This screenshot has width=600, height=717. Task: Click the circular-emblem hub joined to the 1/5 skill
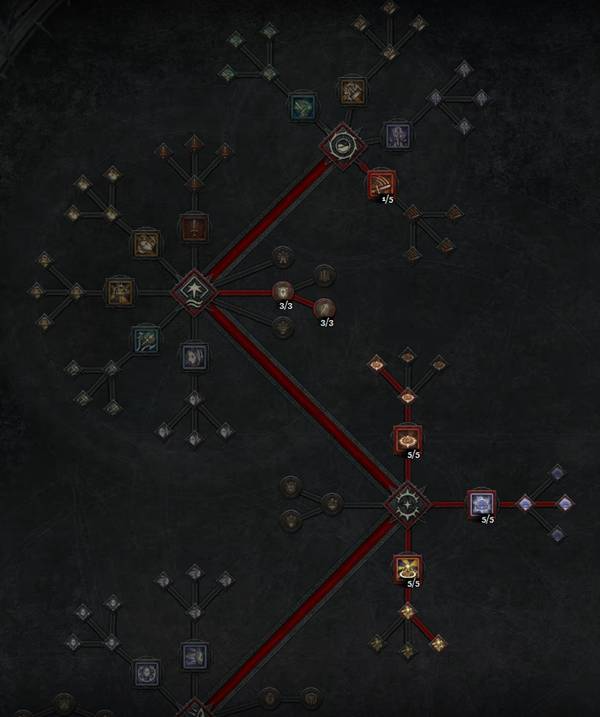(x=342, y=145)
